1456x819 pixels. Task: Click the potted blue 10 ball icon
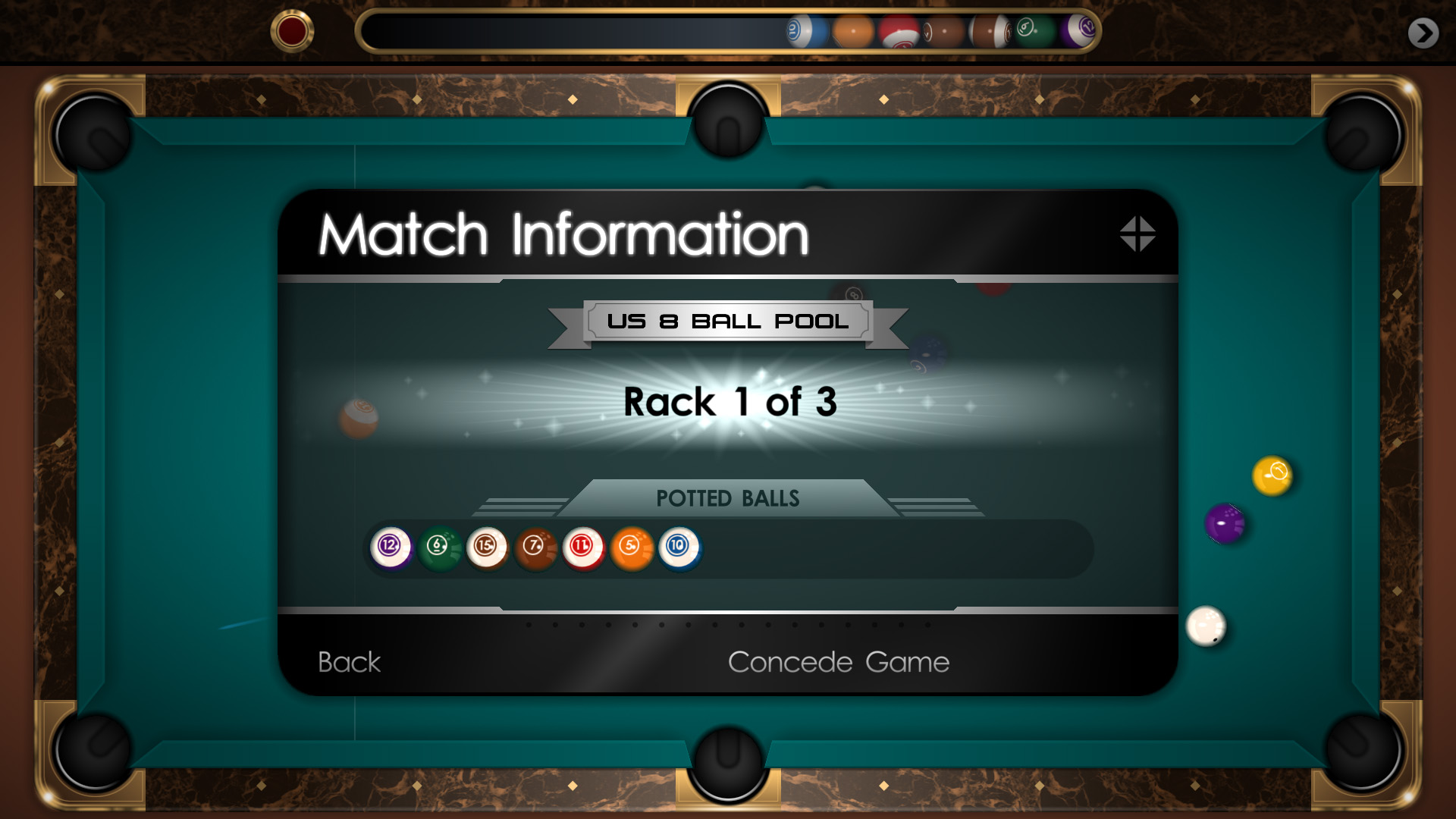(x=679, y=547)
